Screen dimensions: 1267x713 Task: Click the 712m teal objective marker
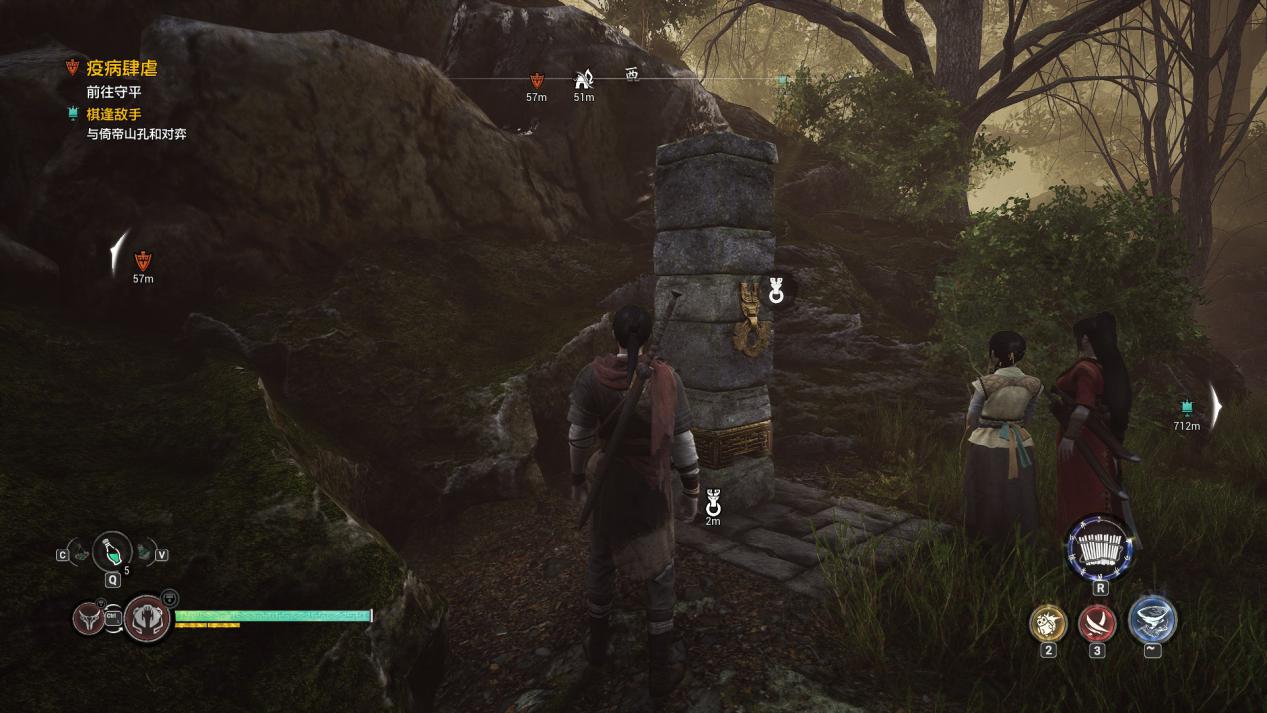(1187, 407)
